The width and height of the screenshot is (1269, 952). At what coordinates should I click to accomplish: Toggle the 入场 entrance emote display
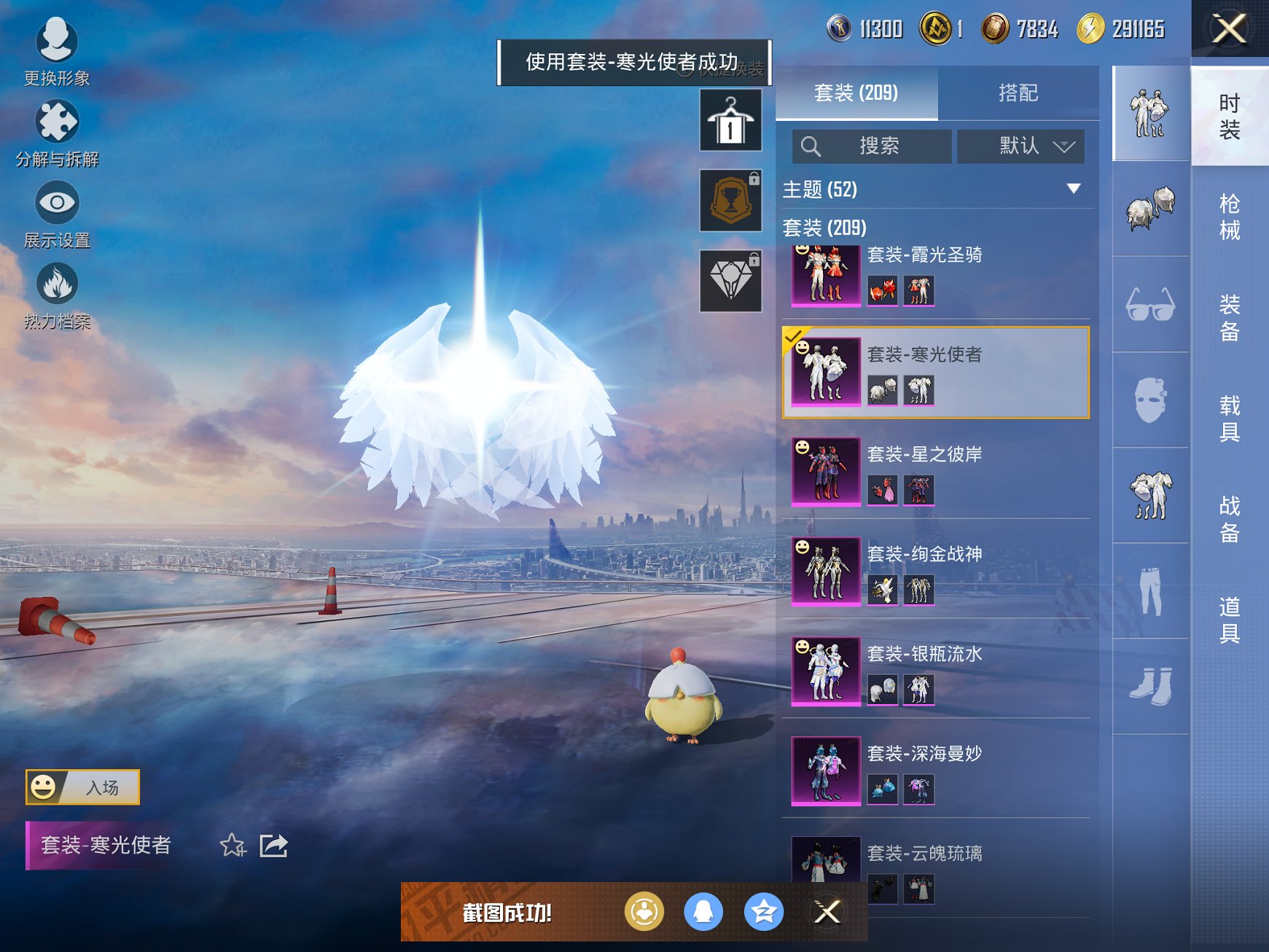pos(82,786)
